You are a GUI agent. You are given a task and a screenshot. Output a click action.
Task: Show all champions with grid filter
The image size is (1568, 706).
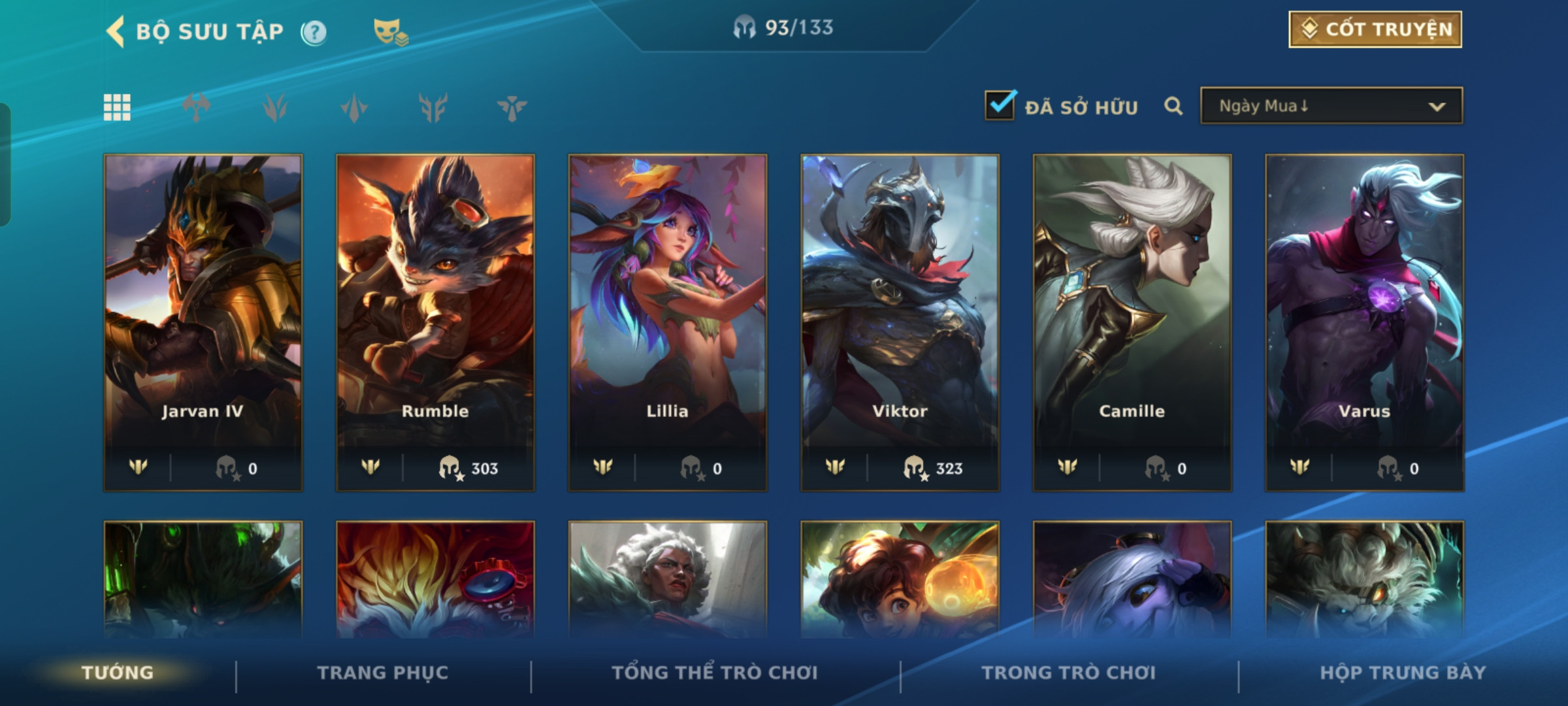pos(117,107)
